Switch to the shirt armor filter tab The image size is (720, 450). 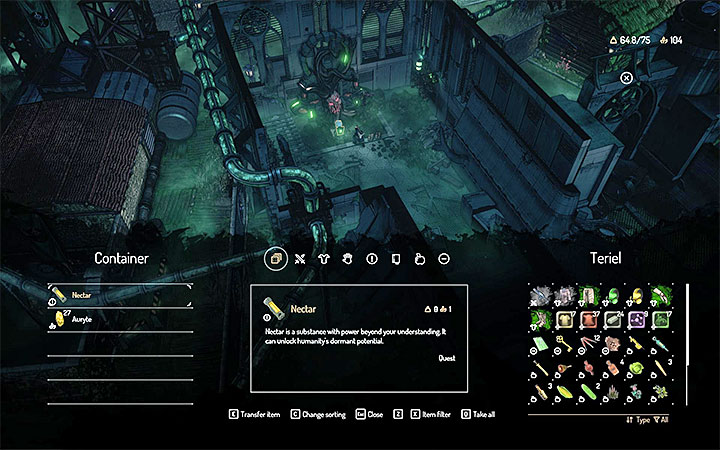click(323, 258)
